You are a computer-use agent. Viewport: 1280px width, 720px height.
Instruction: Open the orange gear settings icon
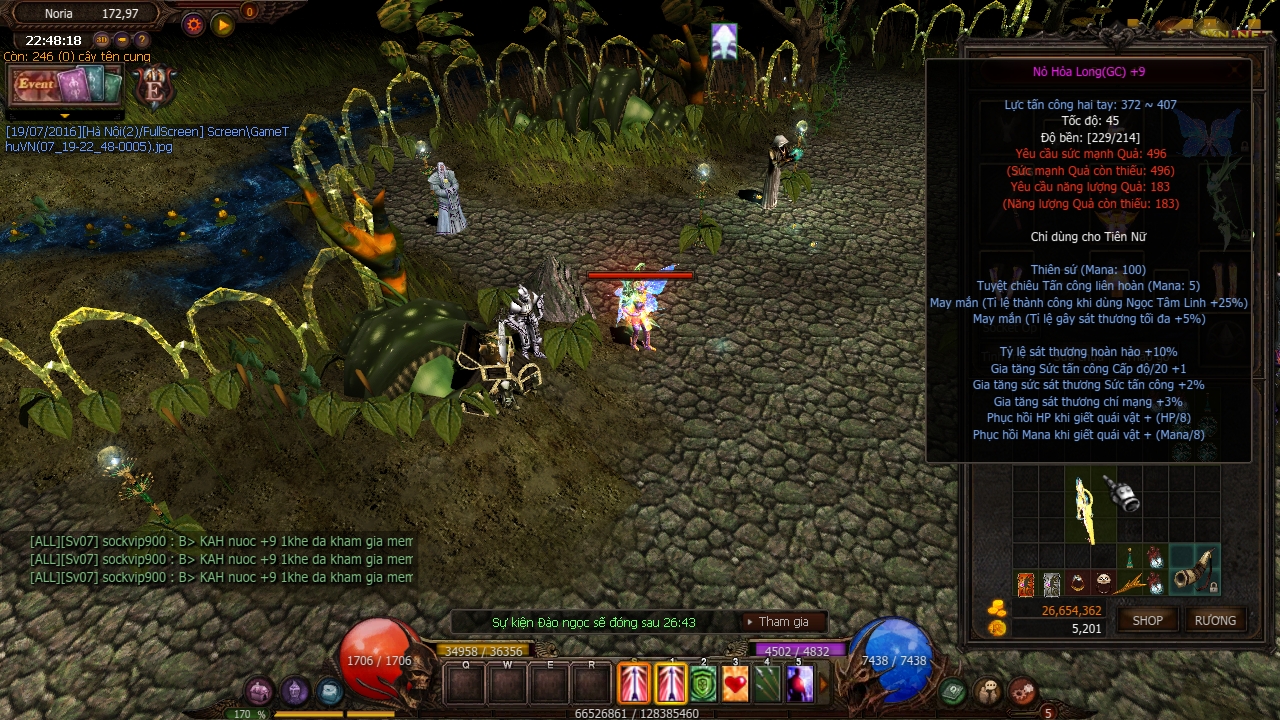pyautogui.click(x=193, y=25)
